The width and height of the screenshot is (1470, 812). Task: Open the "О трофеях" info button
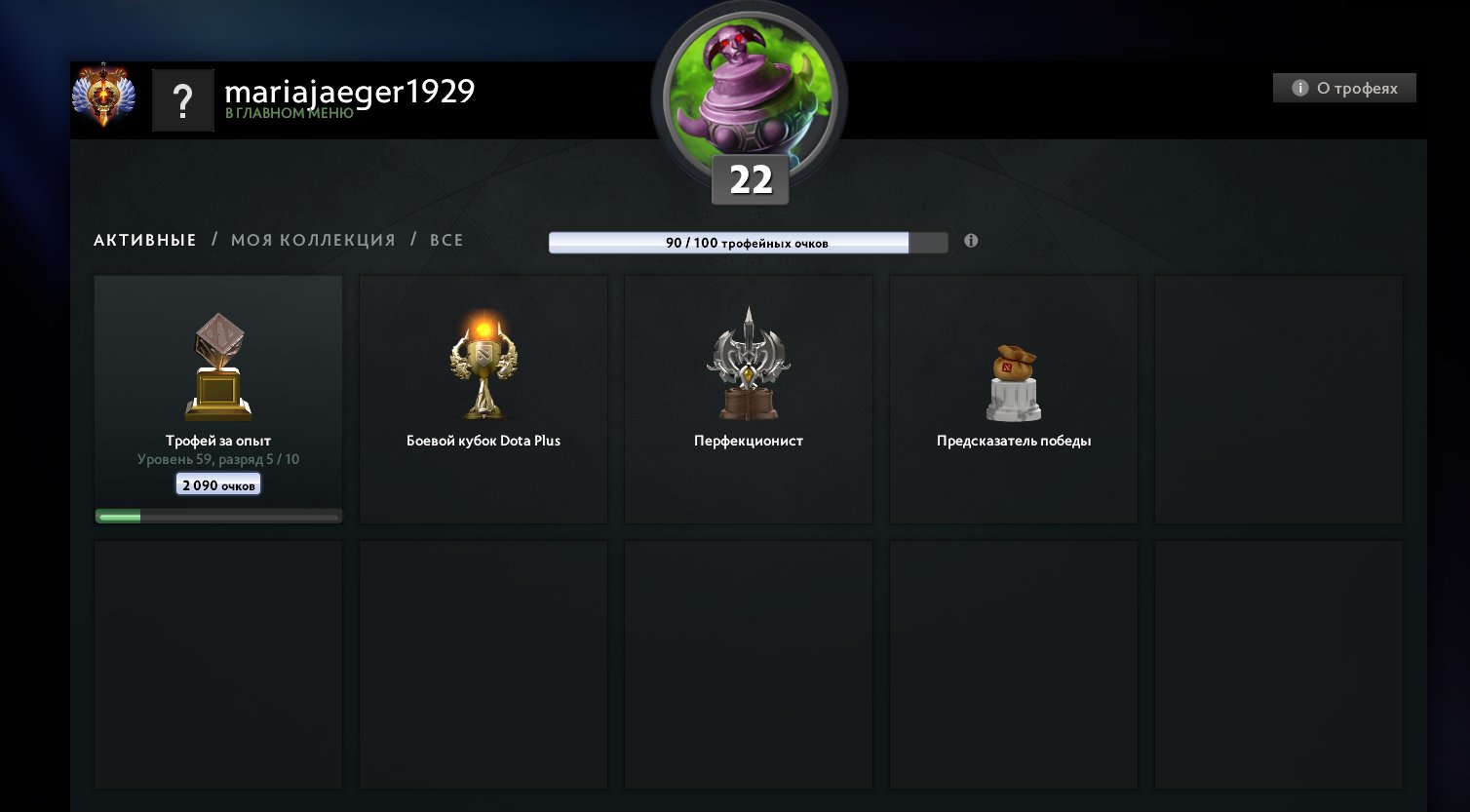point(1344,88)
